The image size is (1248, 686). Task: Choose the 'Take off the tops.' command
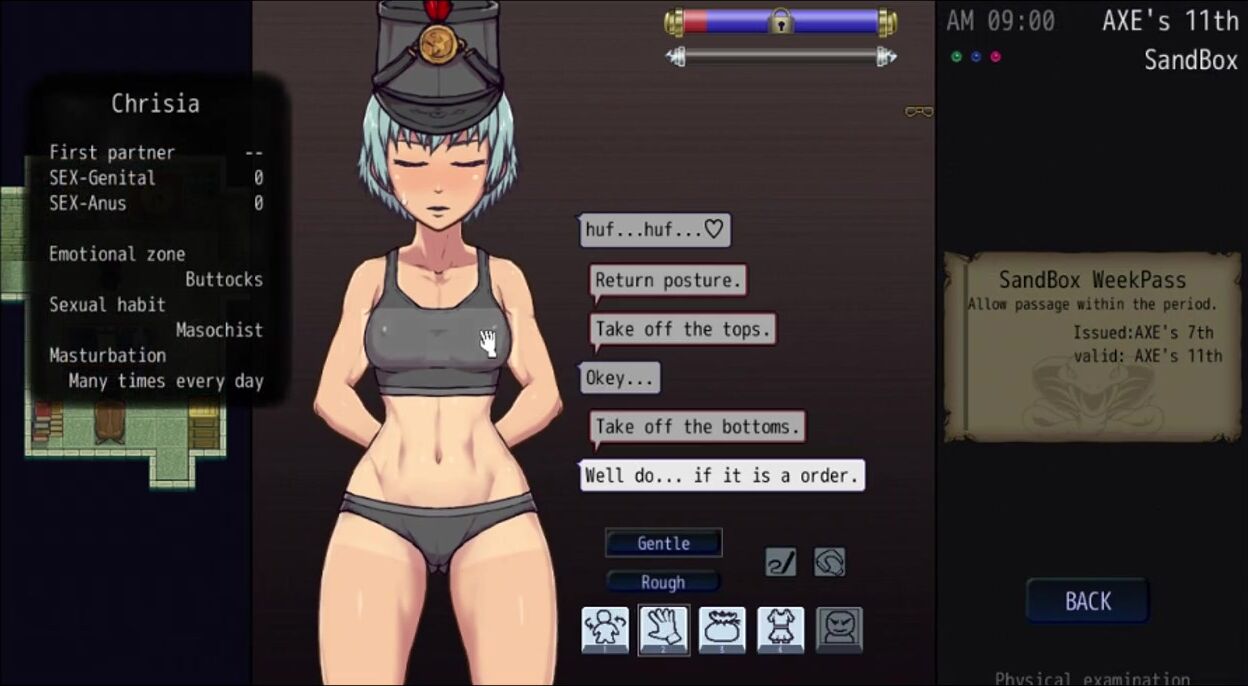683,329
